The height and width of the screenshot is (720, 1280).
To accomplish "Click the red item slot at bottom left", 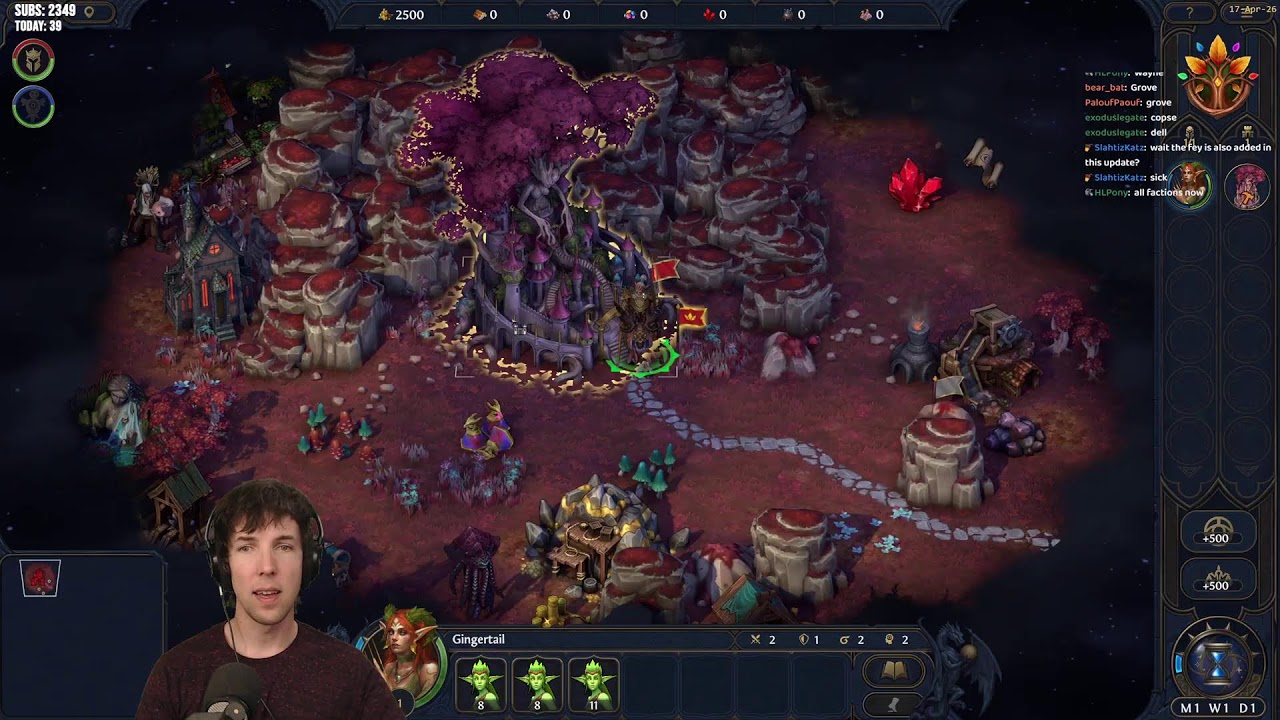I will click(x=40, y=578).
